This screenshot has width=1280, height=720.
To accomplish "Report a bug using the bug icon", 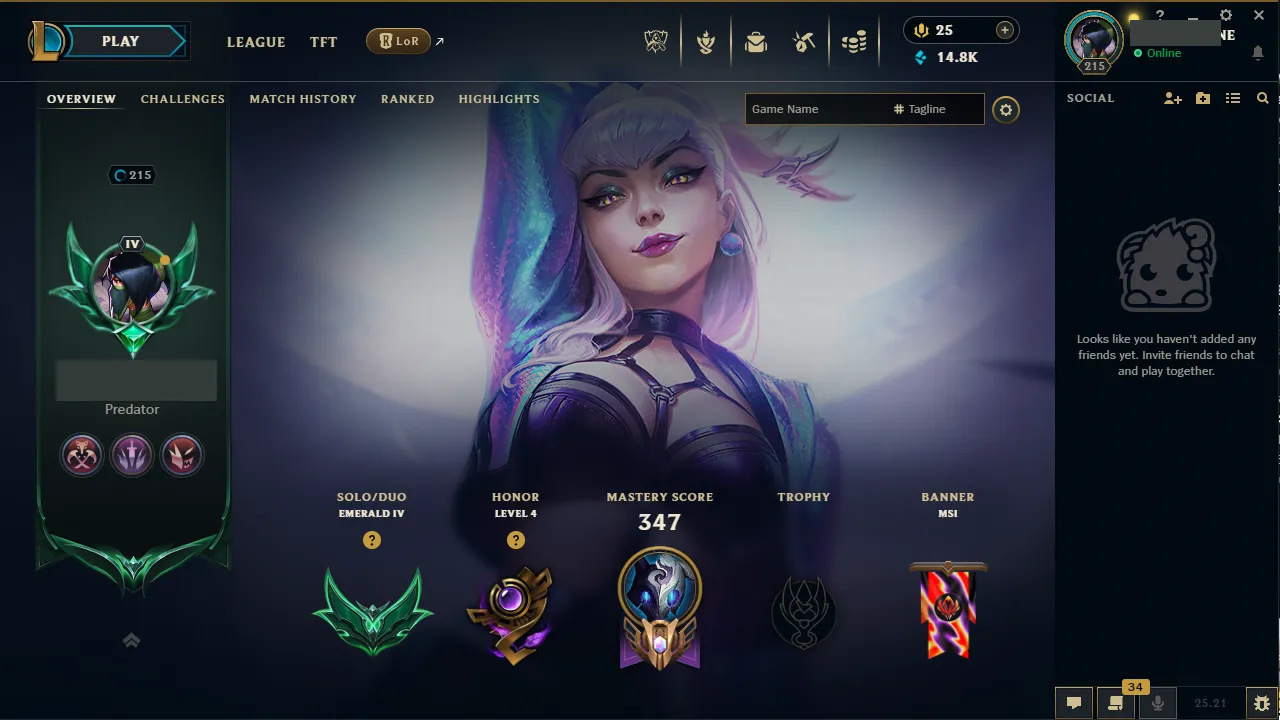I will point(1261,702).
